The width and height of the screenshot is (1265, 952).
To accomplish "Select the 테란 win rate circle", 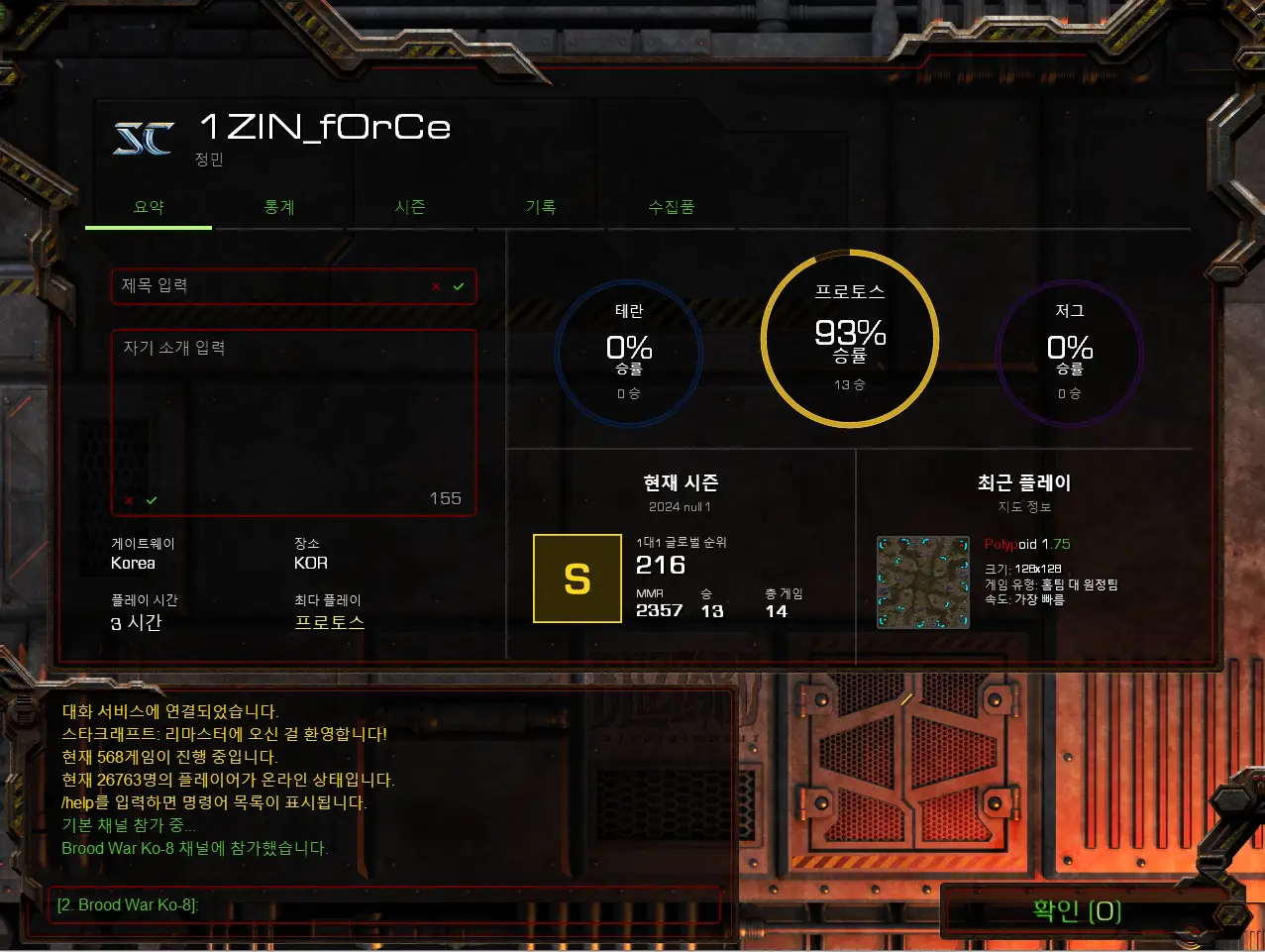I will pyautogui.click(x=629, y=354).
